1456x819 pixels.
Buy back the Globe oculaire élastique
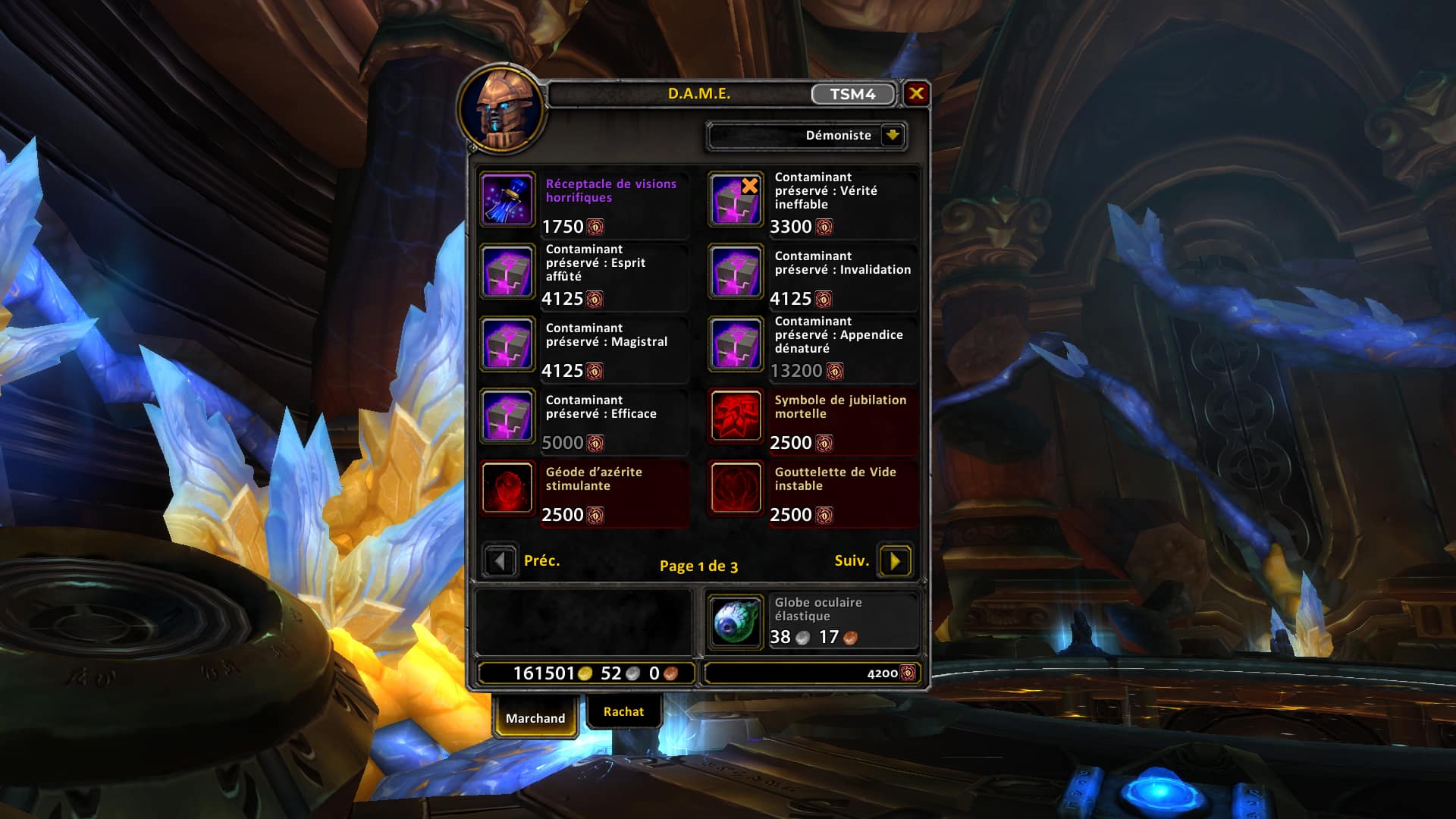tap(736, 621)
